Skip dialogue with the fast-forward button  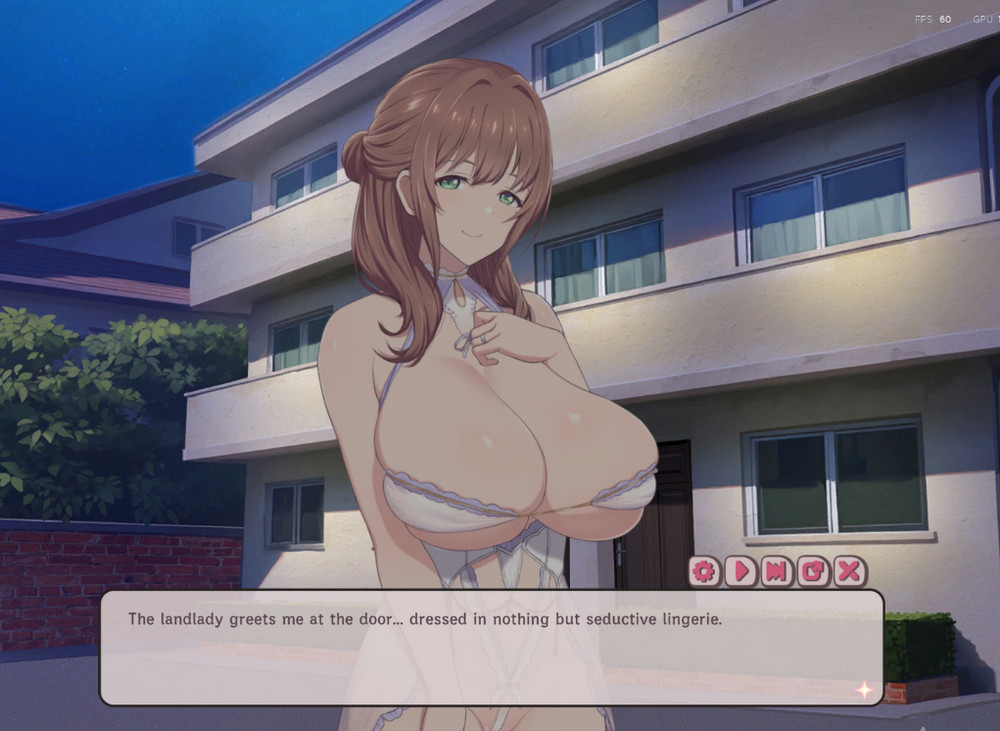pyautogui.click(x=777, y=571)
